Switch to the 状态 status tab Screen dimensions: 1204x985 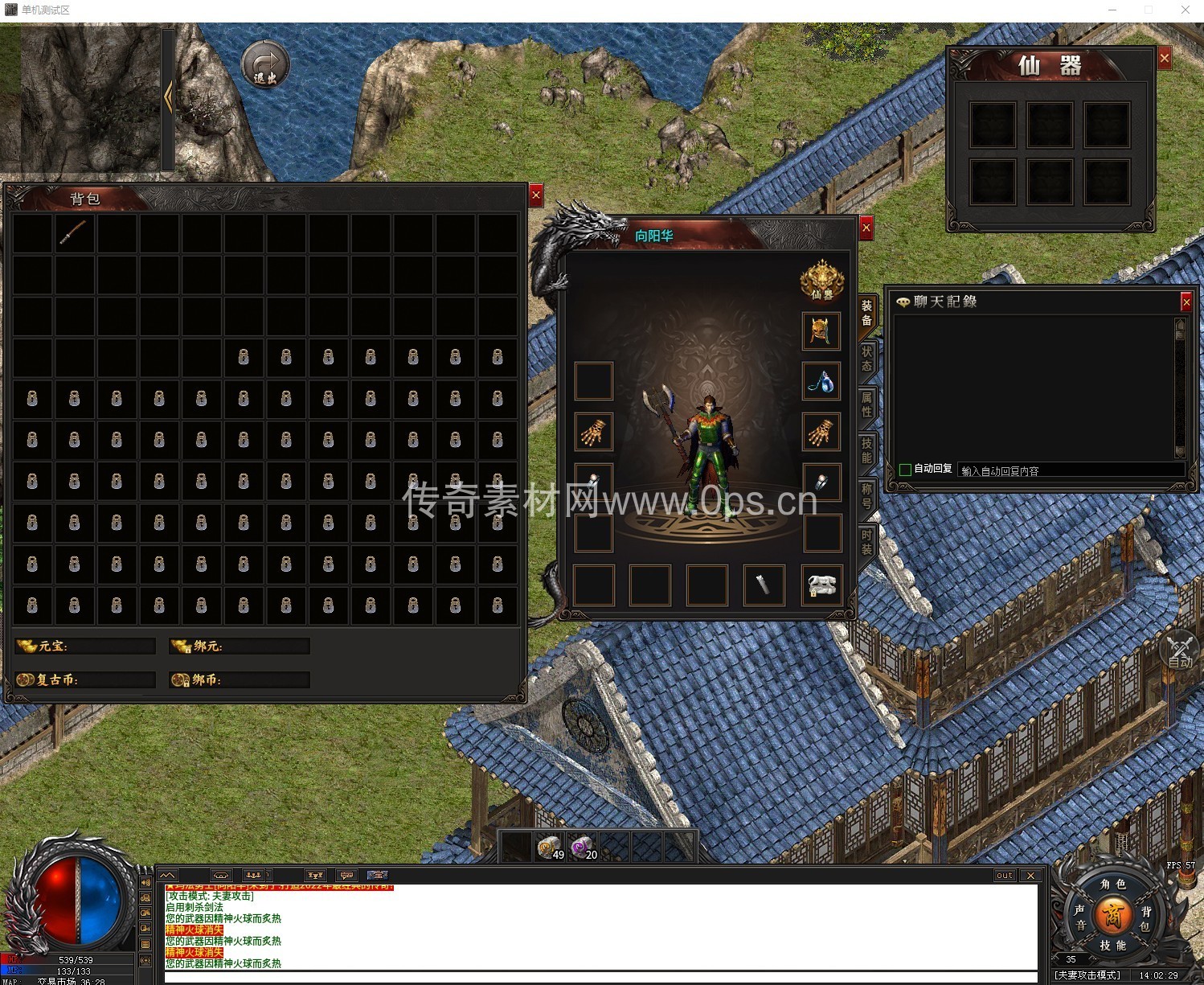866,359
